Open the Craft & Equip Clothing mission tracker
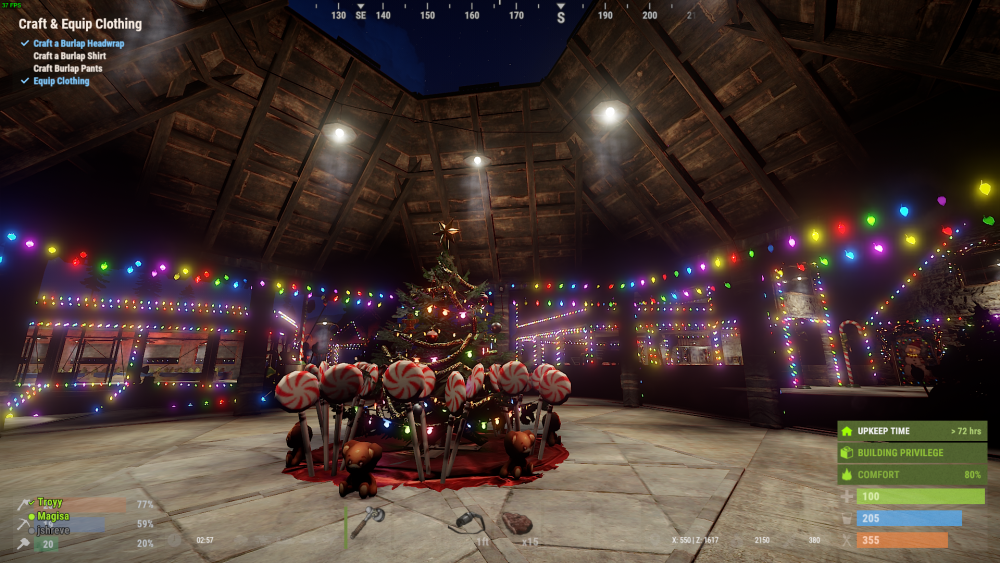Image resolution: width=1000 pixels, height=563 pixels. point(80,24)
